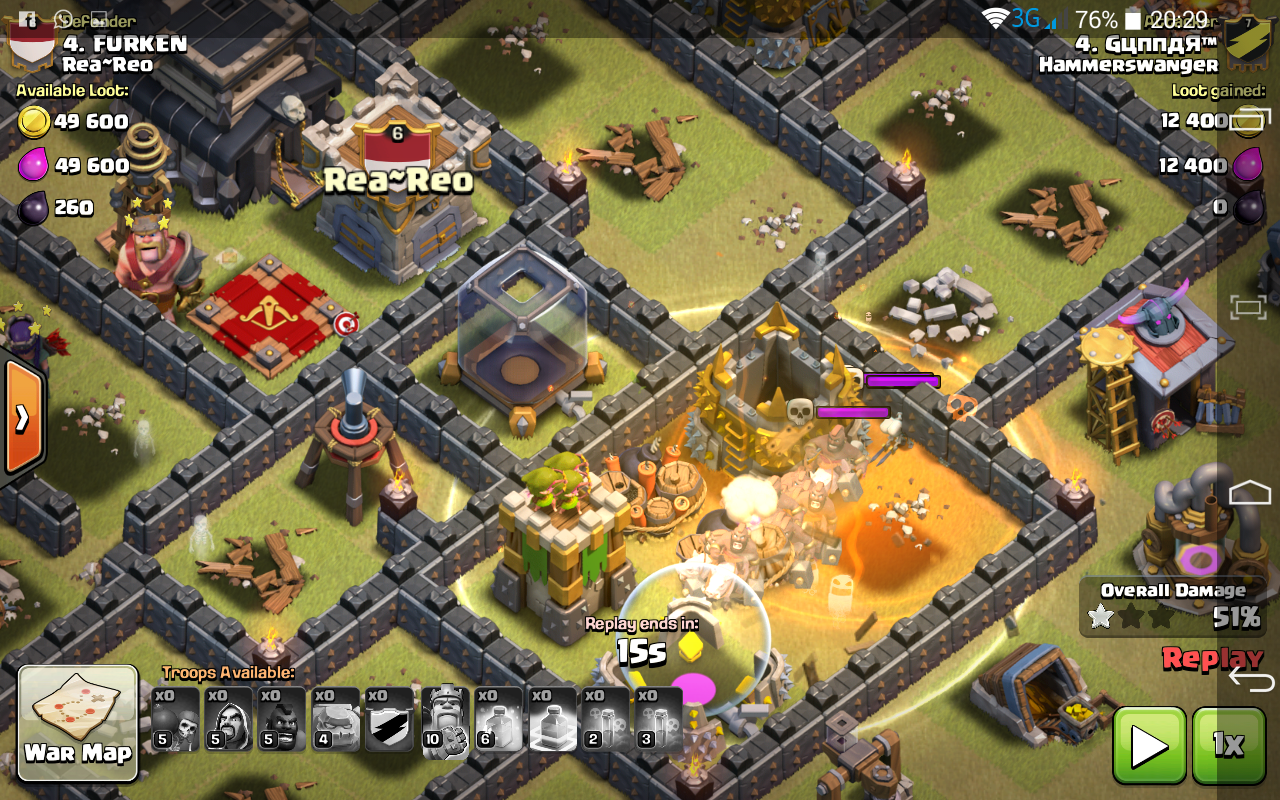Tap the Android home button
Viewport: 1280px width, 800px height.
(1250, 492)
